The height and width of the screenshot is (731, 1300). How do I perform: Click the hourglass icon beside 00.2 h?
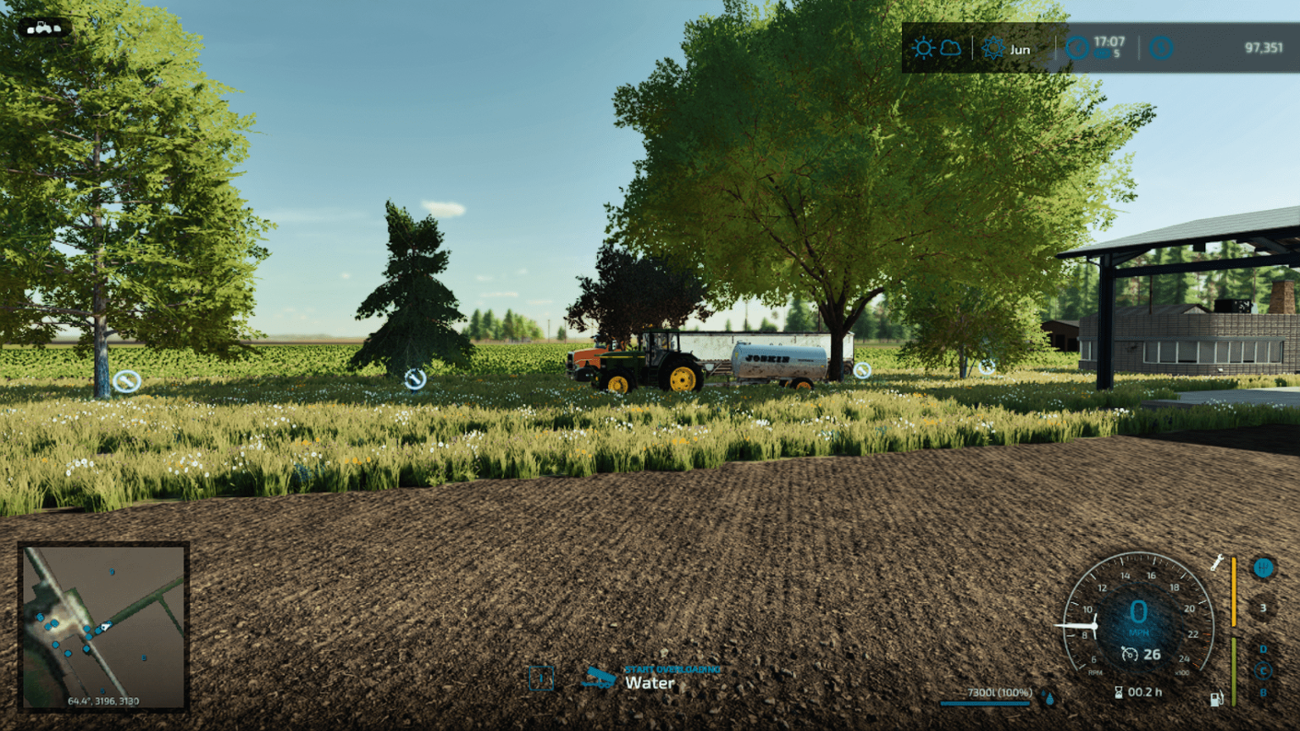(x=1119, y=690)
